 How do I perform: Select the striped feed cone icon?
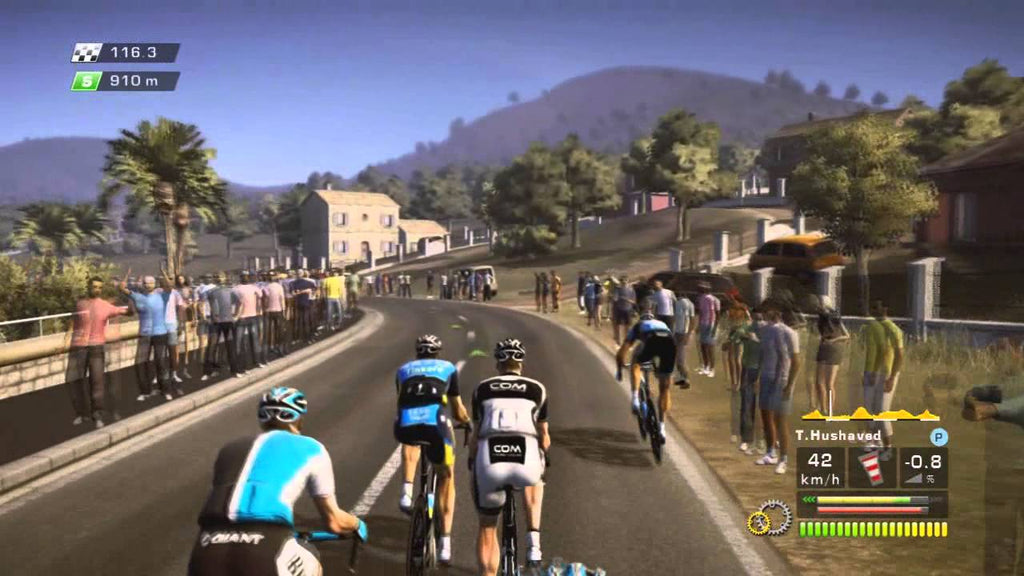pos(872,468)
